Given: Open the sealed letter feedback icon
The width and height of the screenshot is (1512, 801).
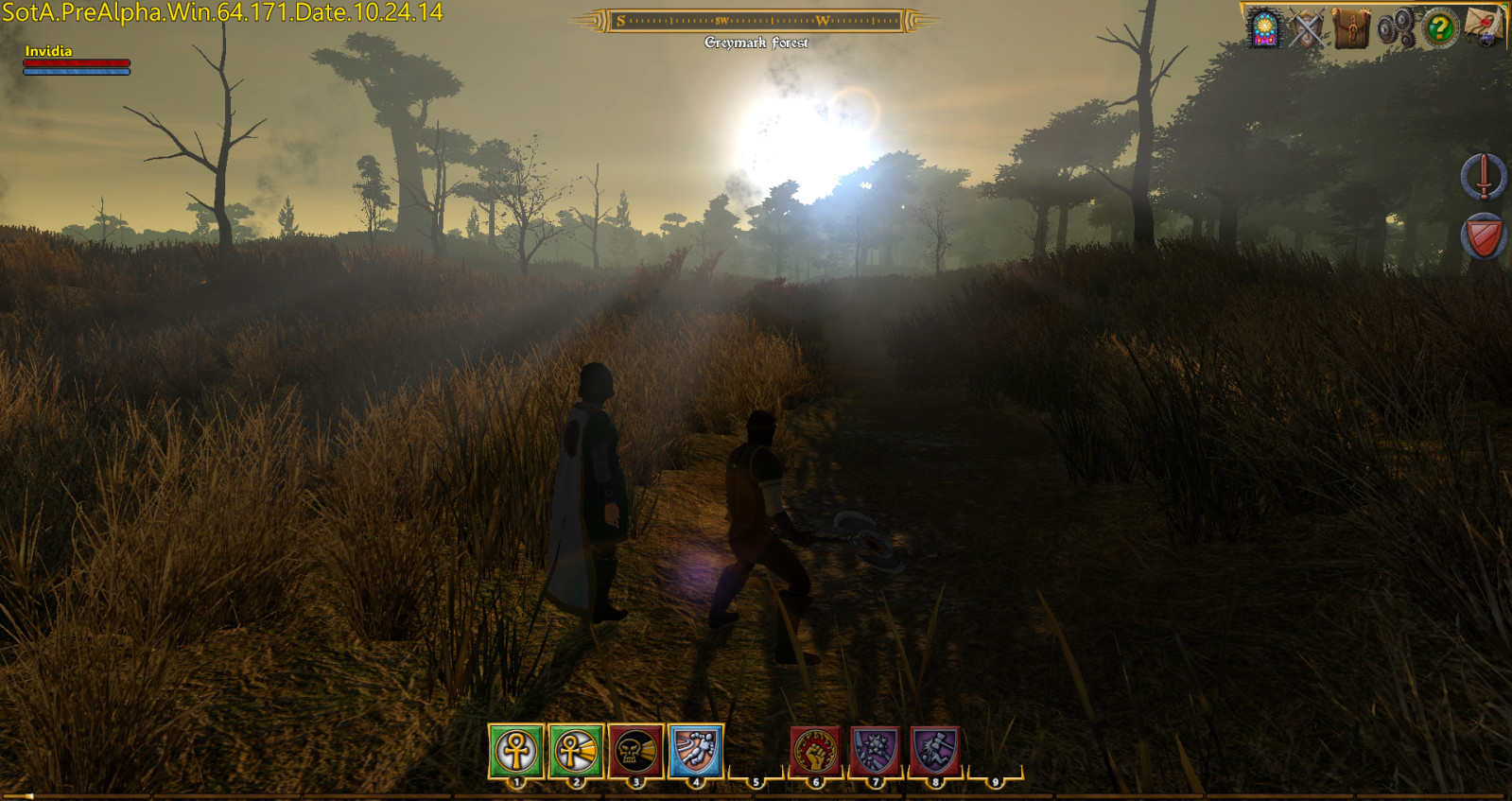Looking at the screenshot, I should (x=1481, y=26).
